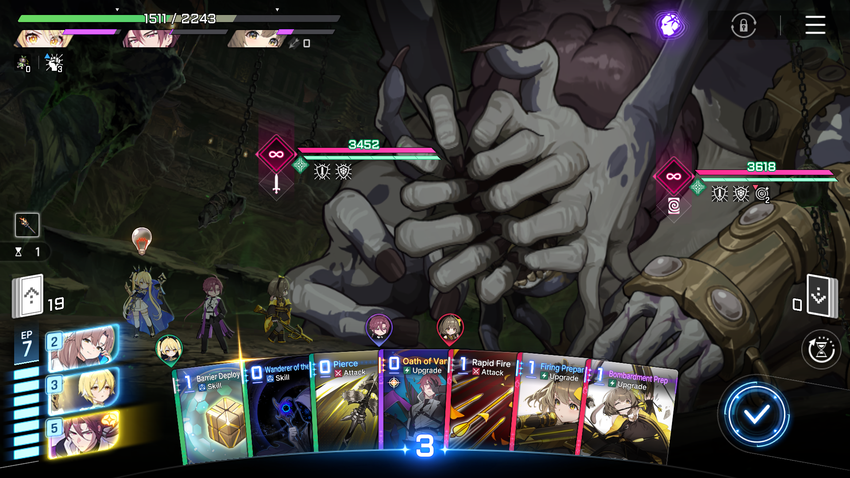The image size is (850, 478).
Task: View the discard pile showing 0 cards
Action: (x=821, y=295)
